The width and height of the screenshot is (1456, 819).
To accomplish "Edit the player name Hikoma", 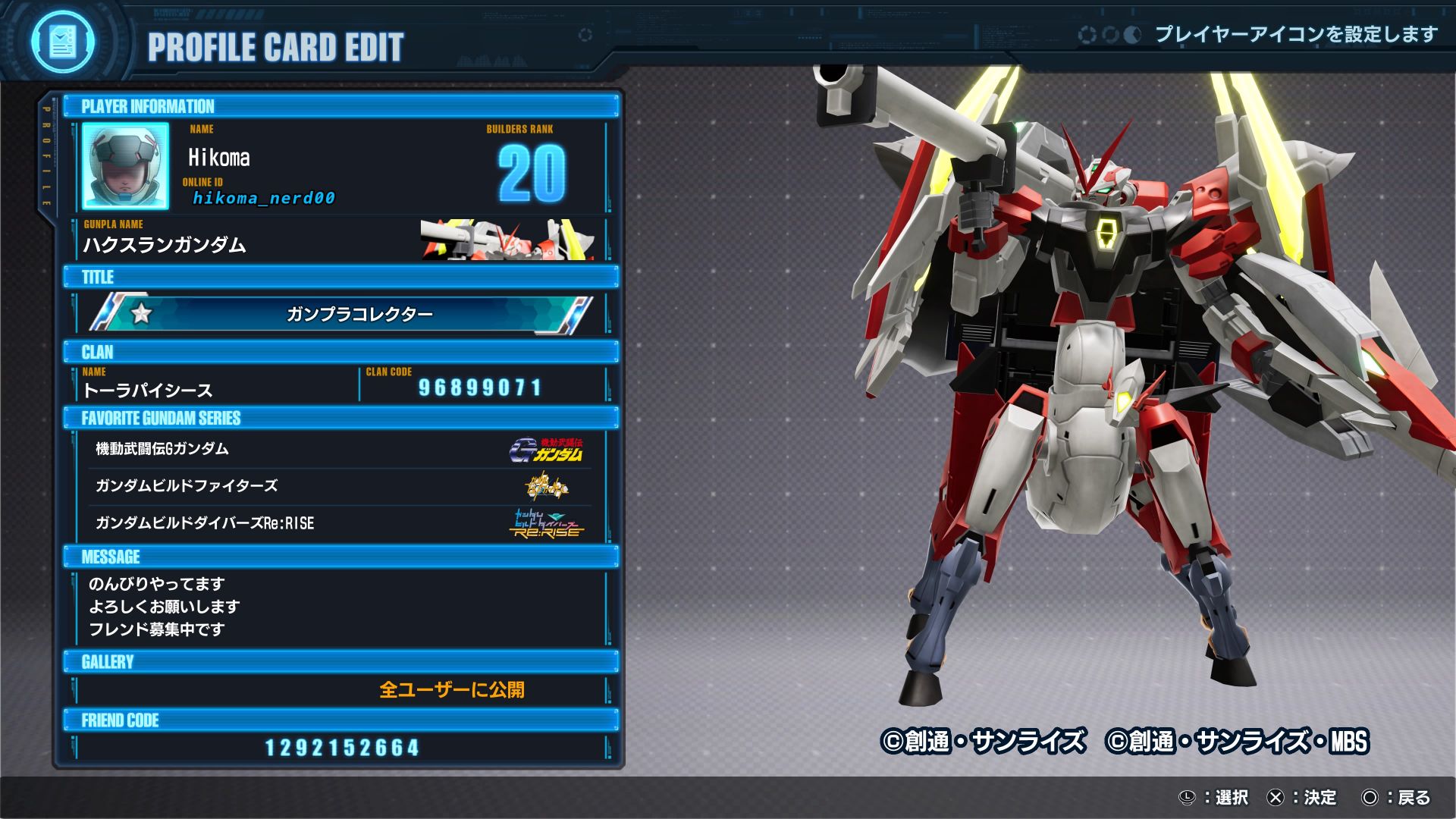I will (219, 158).
